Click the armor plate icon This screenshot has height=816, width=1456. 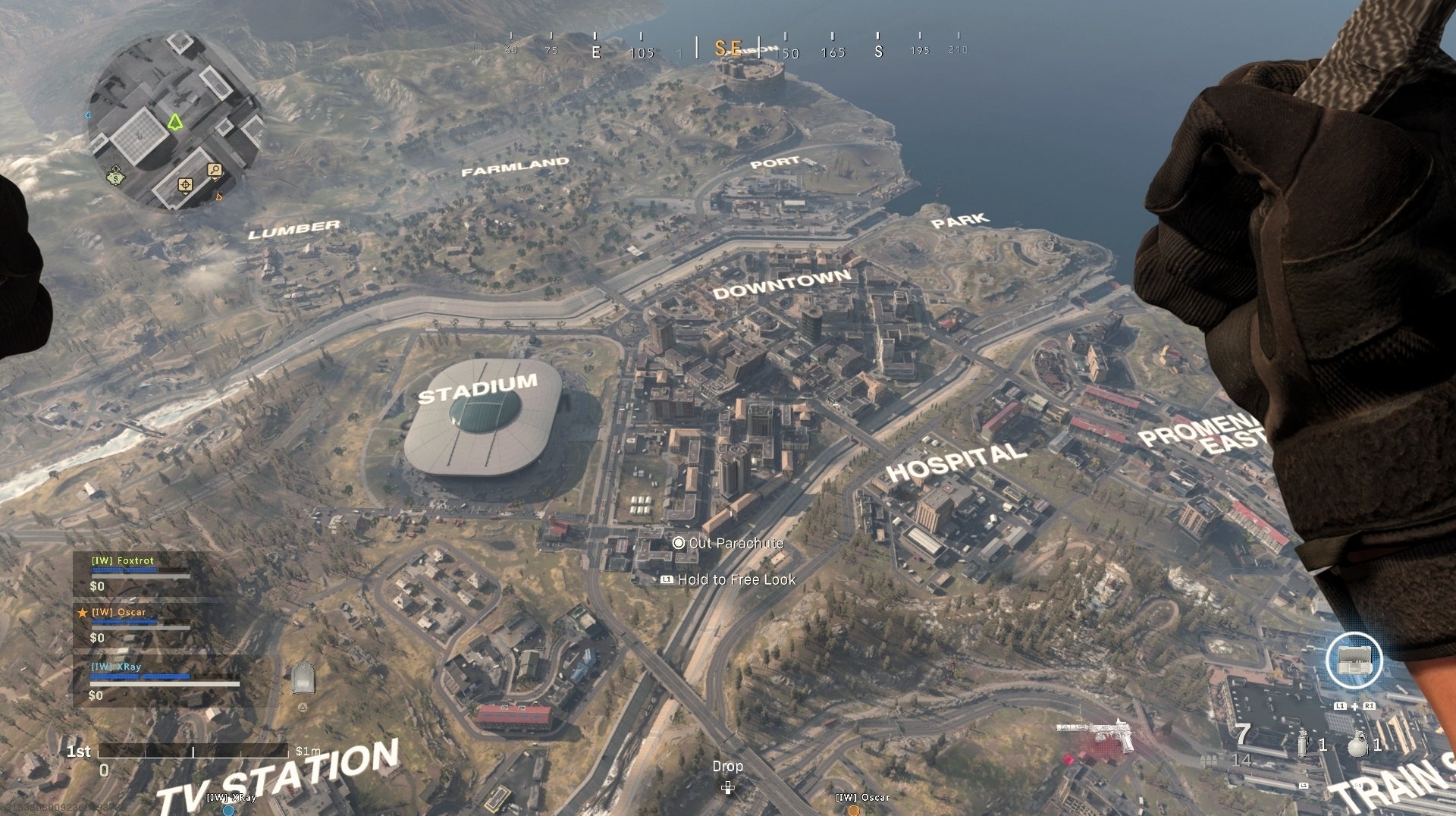(303, 678)
